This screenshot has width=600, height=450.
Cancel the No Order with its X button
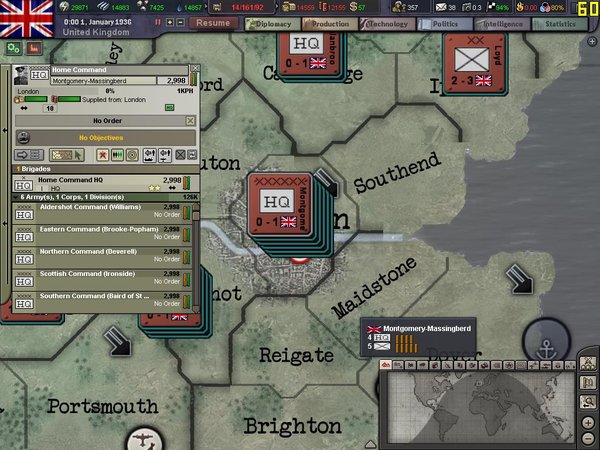(x=190, y=120)
